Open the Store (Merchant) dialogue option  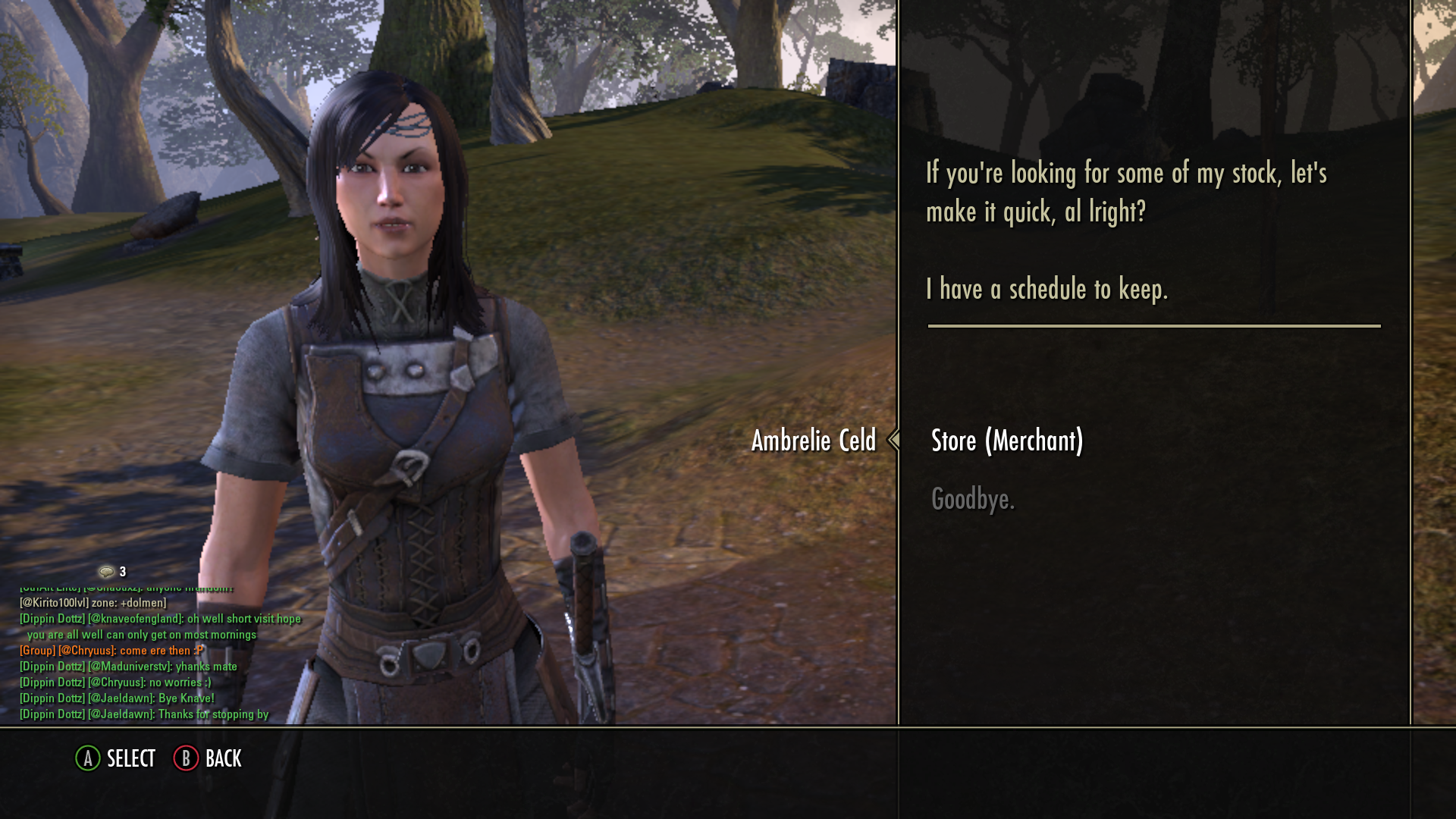1006,441
